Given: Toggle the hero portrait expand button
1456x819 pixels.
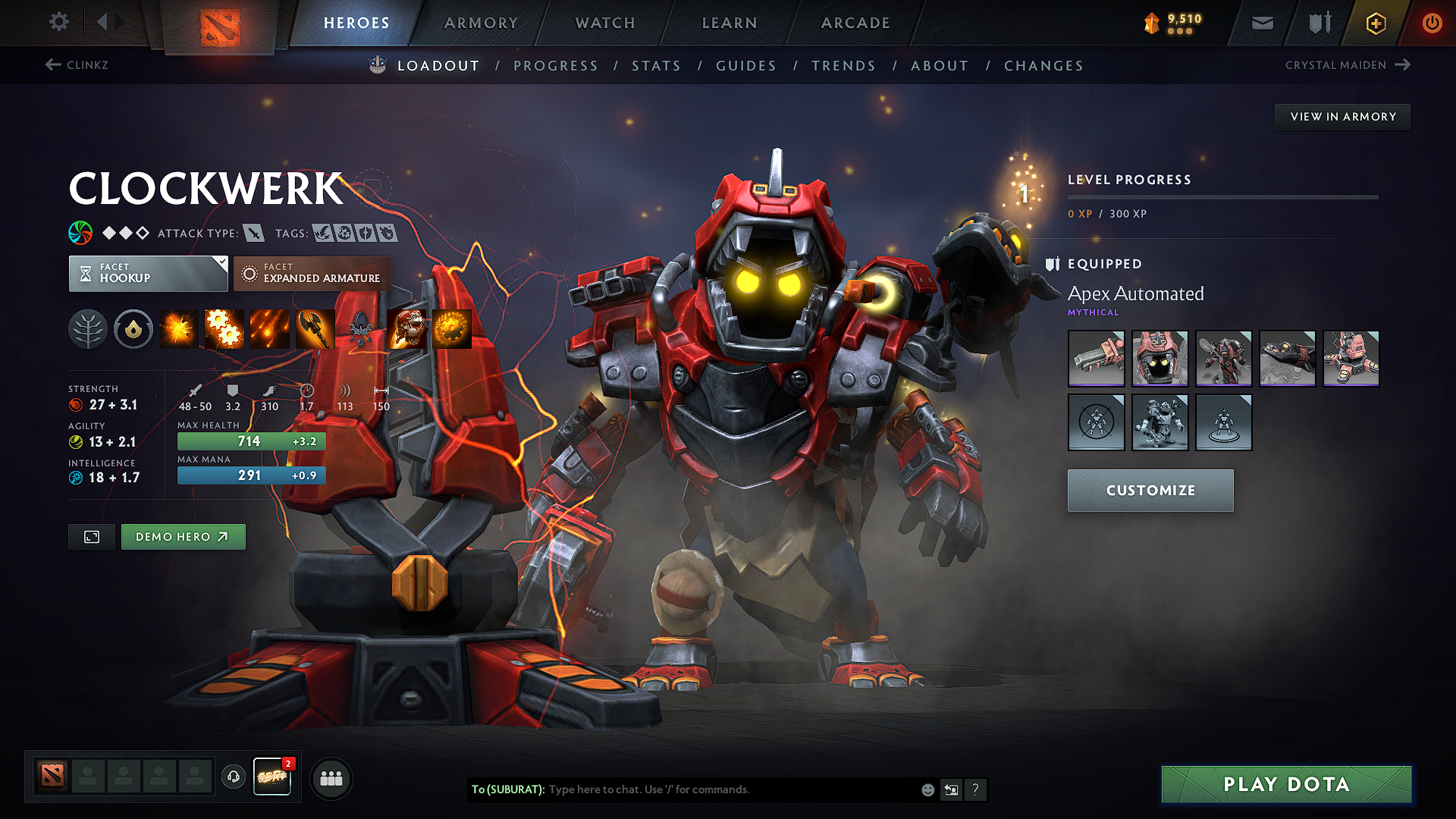Looking at the screenshot, I should (x=91, y=536).
